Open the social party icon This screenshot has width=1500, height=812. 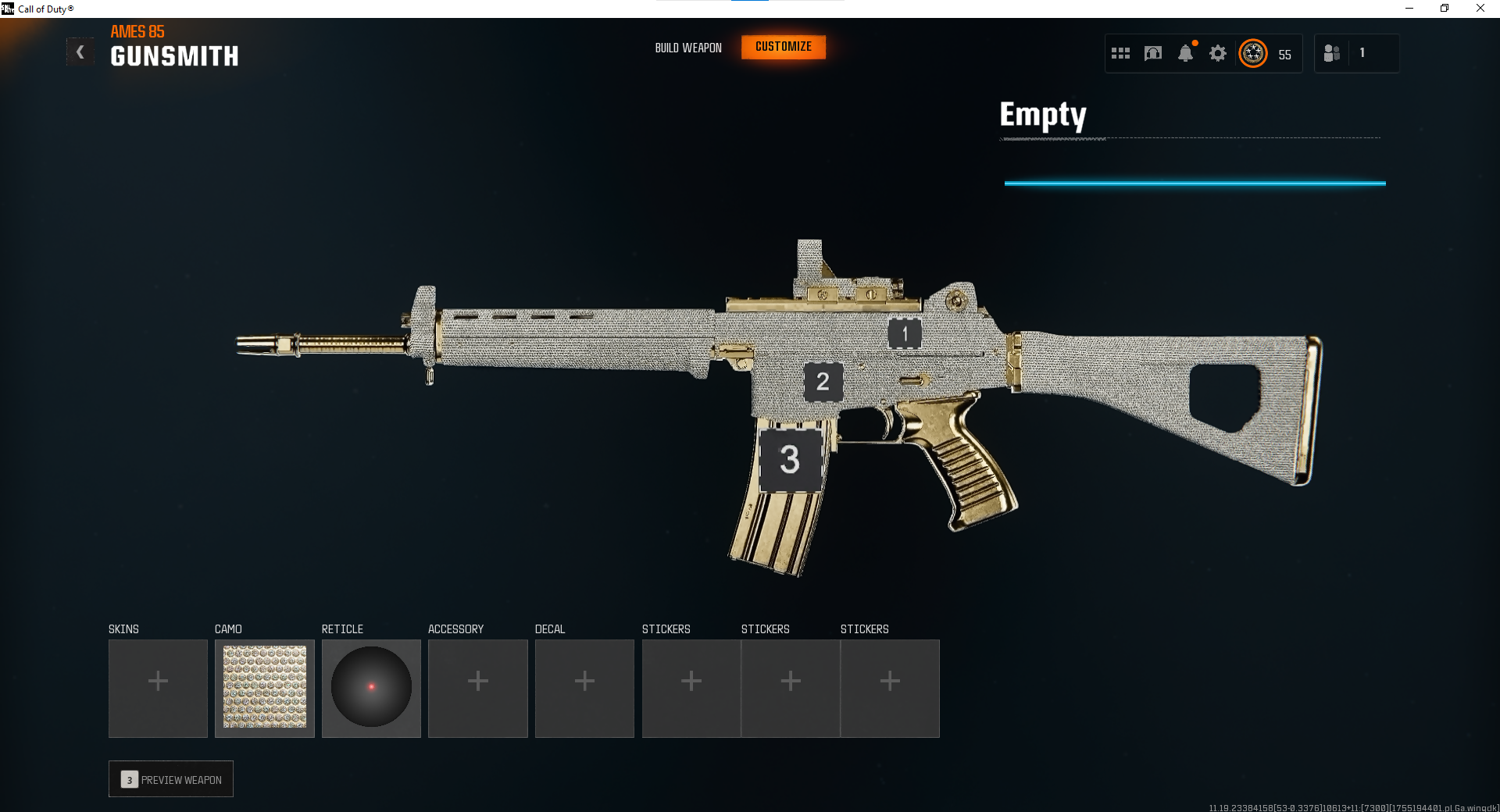coord(1332,53)
